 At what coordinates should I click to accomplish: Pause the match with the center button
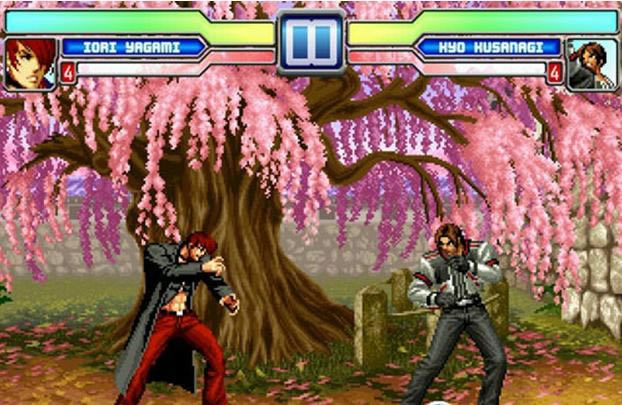pos(310,42)
